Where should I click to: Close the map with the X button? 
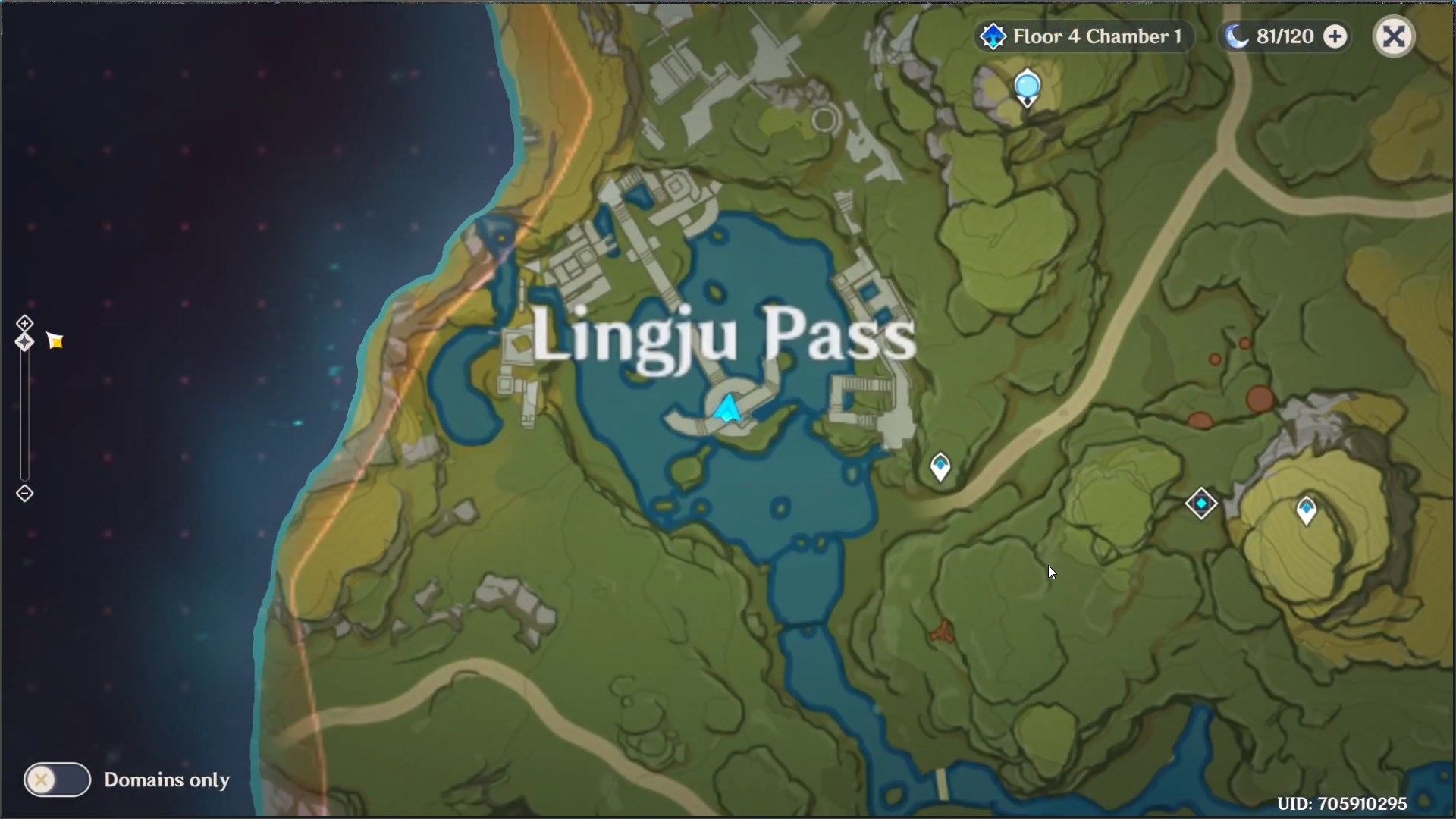(1394, 36)
